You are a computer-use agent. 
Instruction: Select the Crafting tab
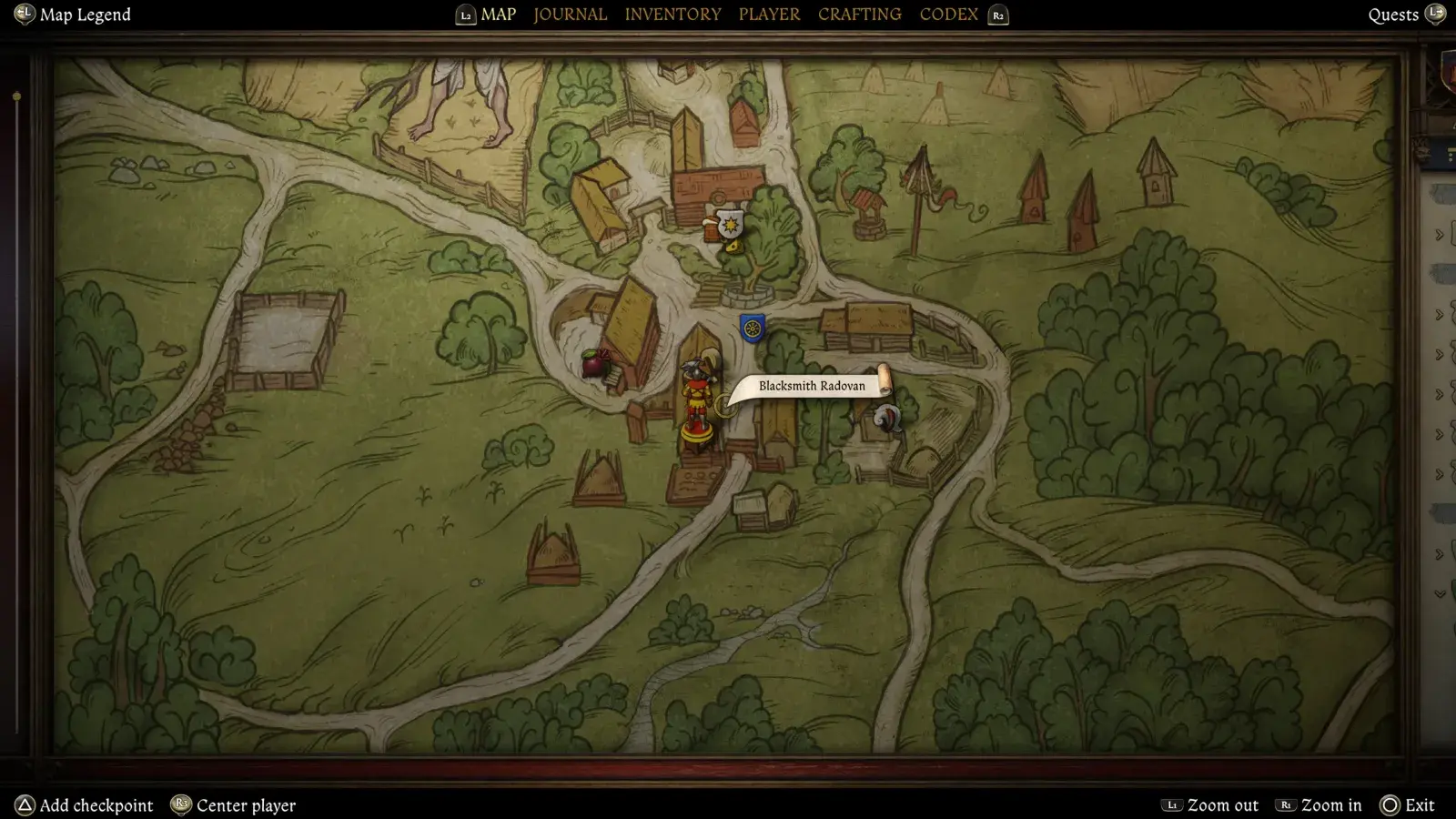pos(859,15)
